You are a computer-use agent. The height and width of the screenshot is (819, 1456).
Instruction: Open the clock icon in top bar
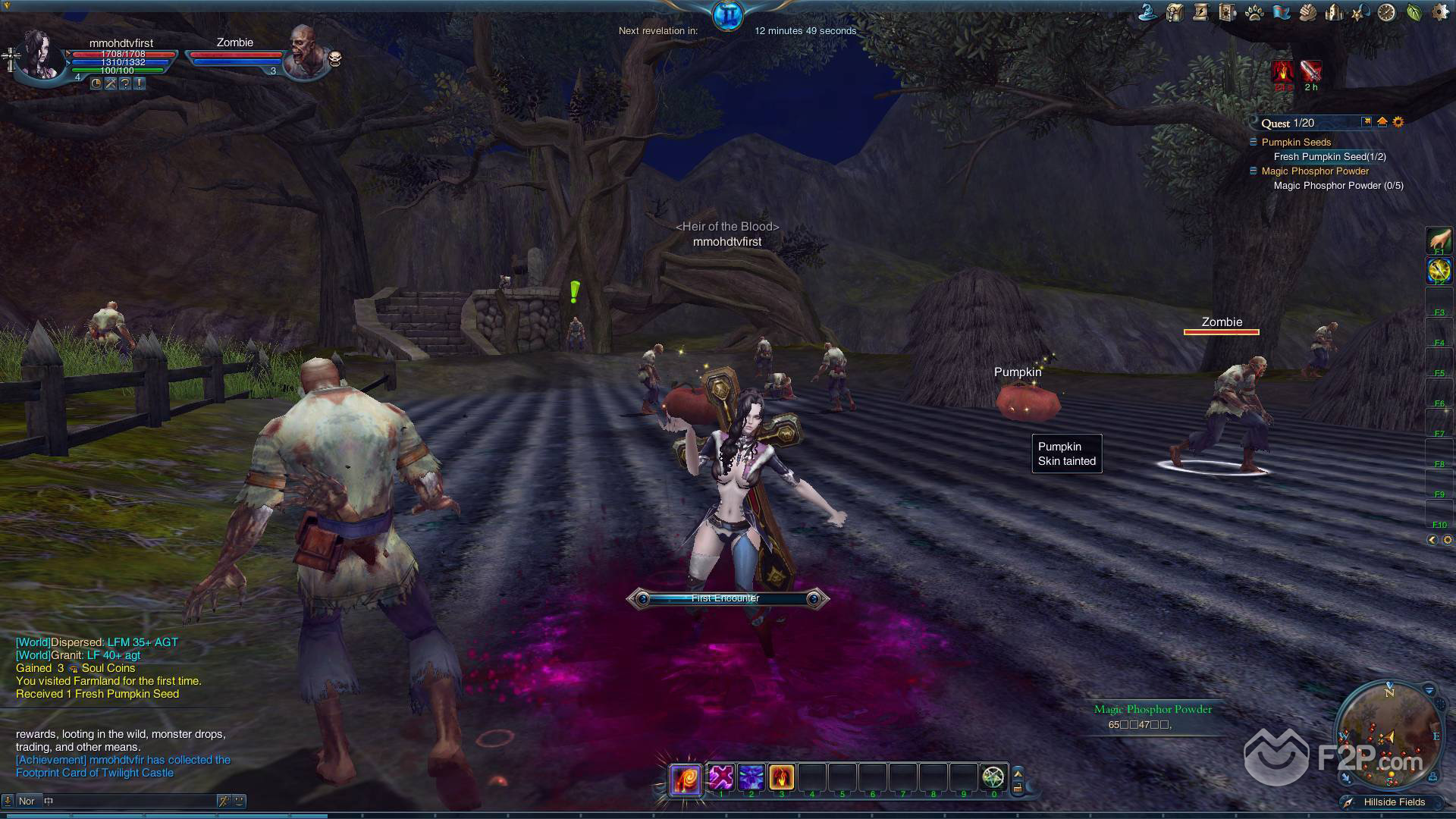tap(1386, 12)
